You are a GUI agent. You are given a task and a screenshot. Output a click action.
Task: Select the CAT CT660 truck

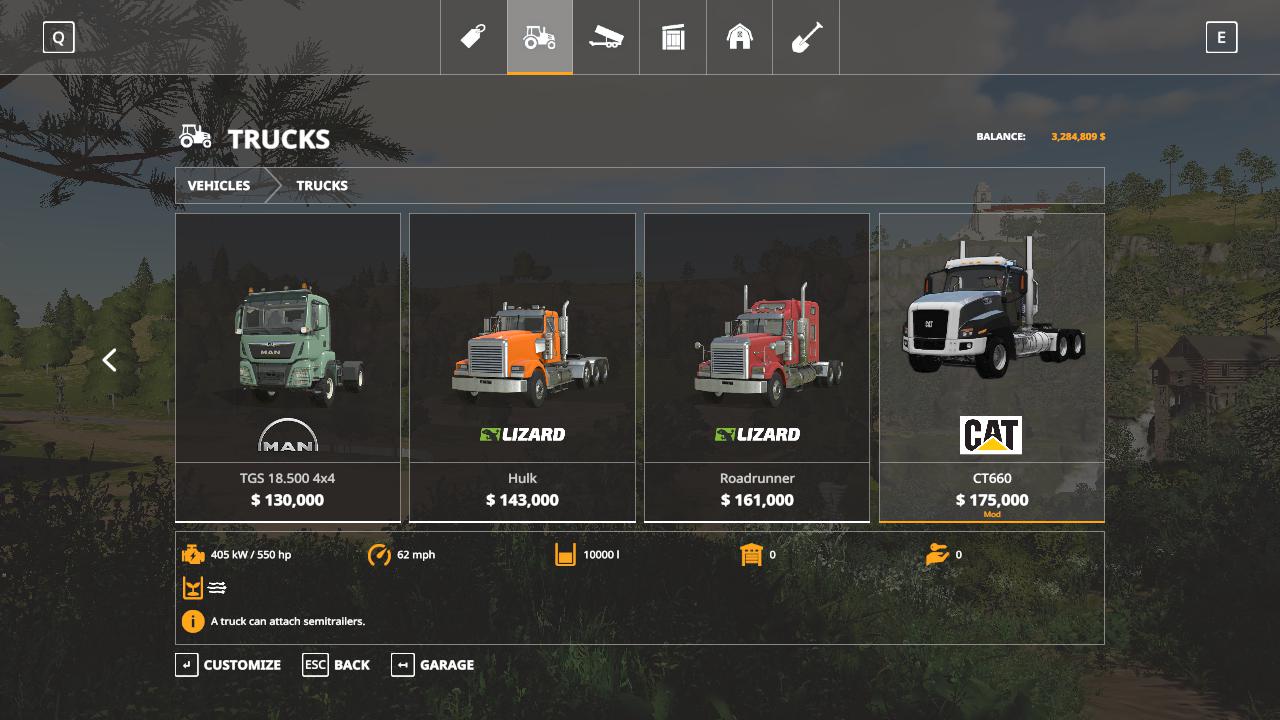pyautogui.click(x=992, y=367)
